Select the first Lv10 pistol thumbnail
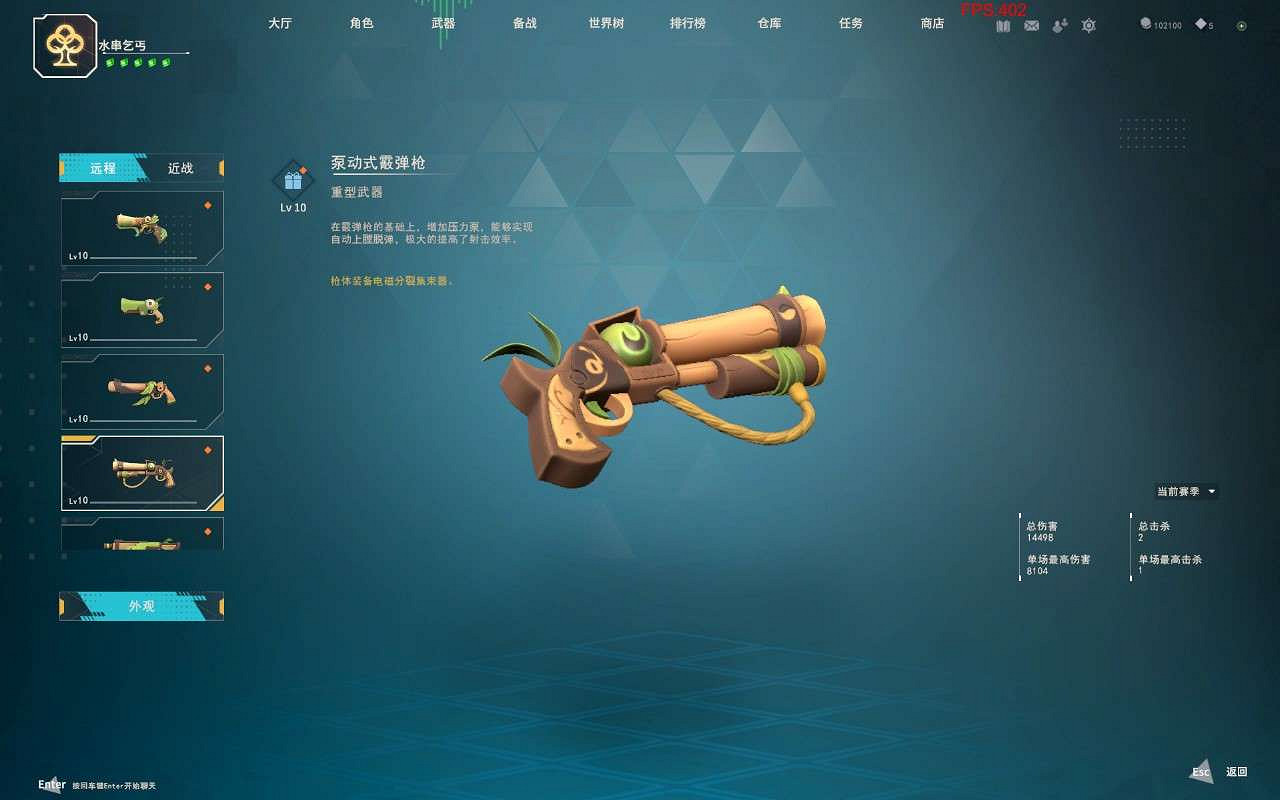 pyautogui.click(x=141, y=228)
